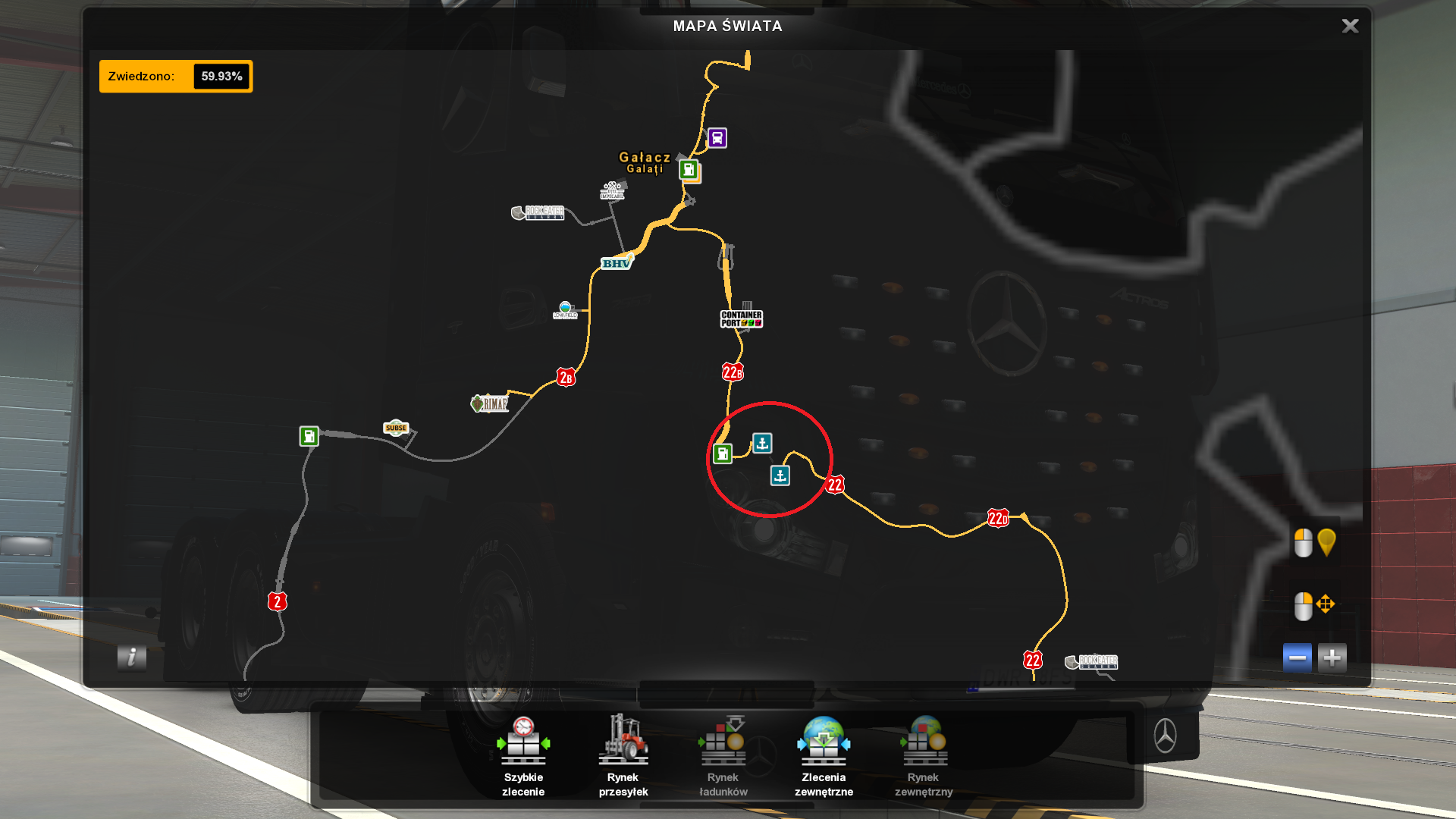The height and width of the screenshot is (819, 1456).
Task: Open the map info legend button
Action: [x=131, y=657]
